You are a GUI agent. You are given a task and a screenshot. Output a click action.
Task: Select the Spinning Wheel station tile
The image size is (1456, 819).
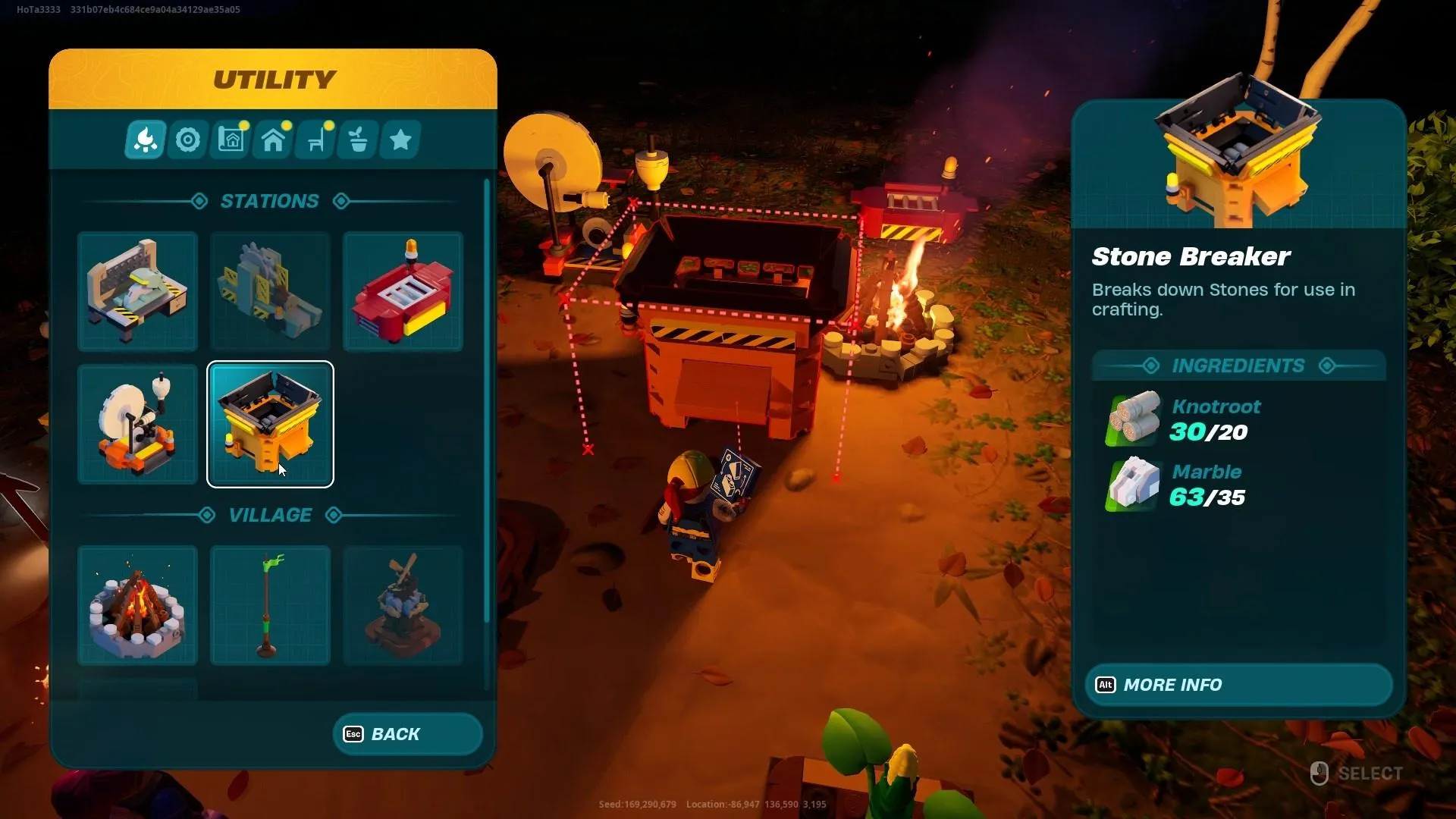137,424
